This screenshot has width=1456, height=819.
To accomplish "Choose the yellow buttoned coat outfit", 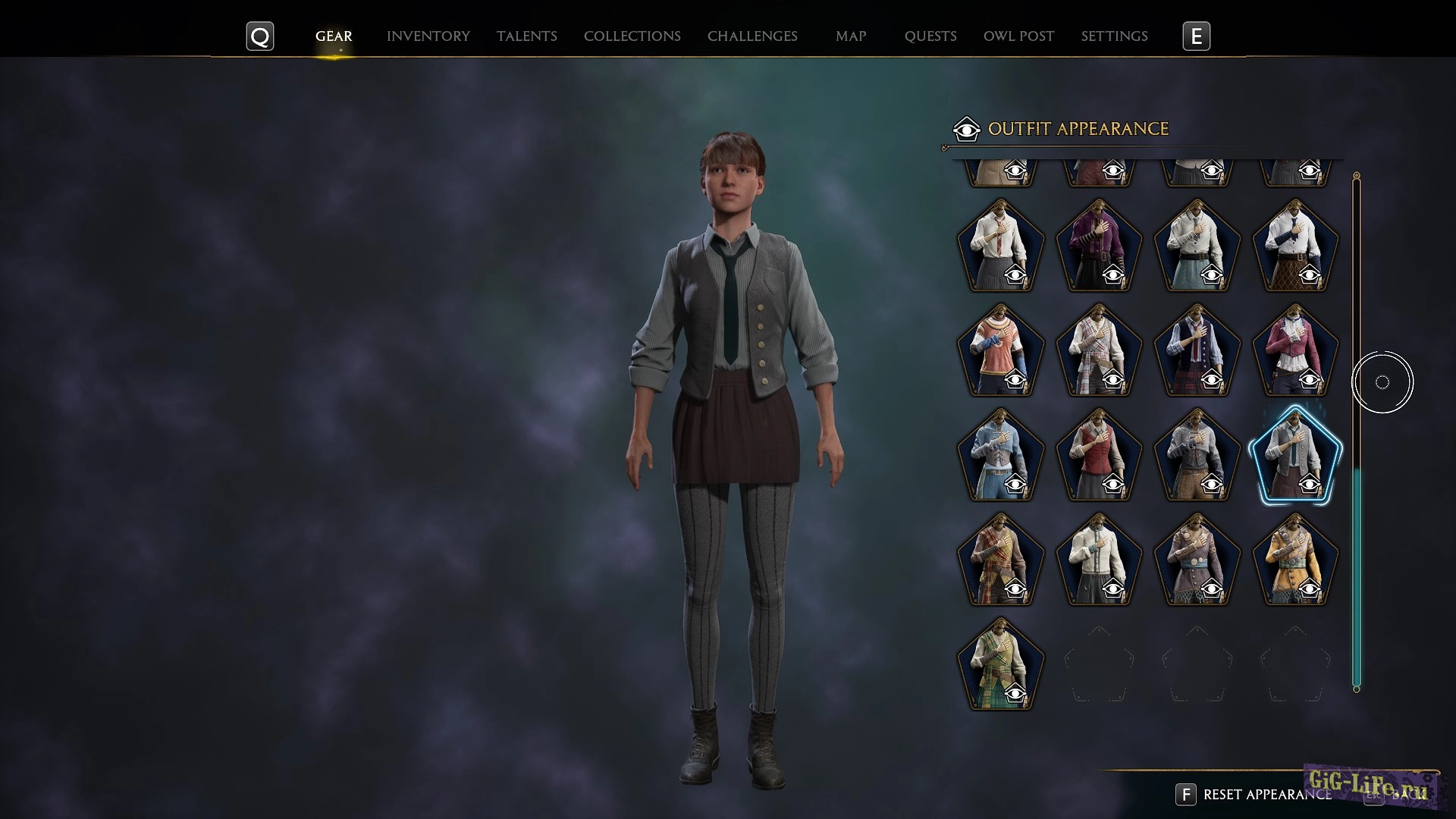I will [1295, 560].
